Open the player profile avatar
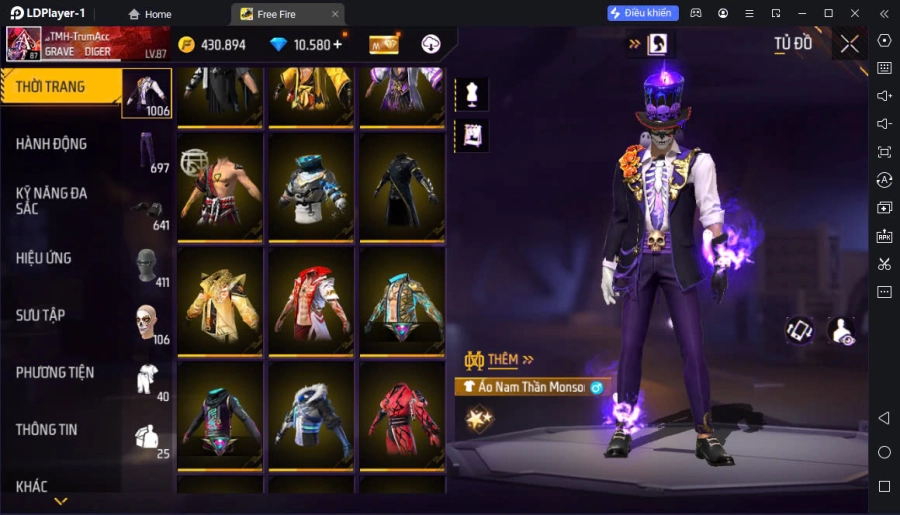This screenshot has height=515, width=900. [x=24, y=44]
